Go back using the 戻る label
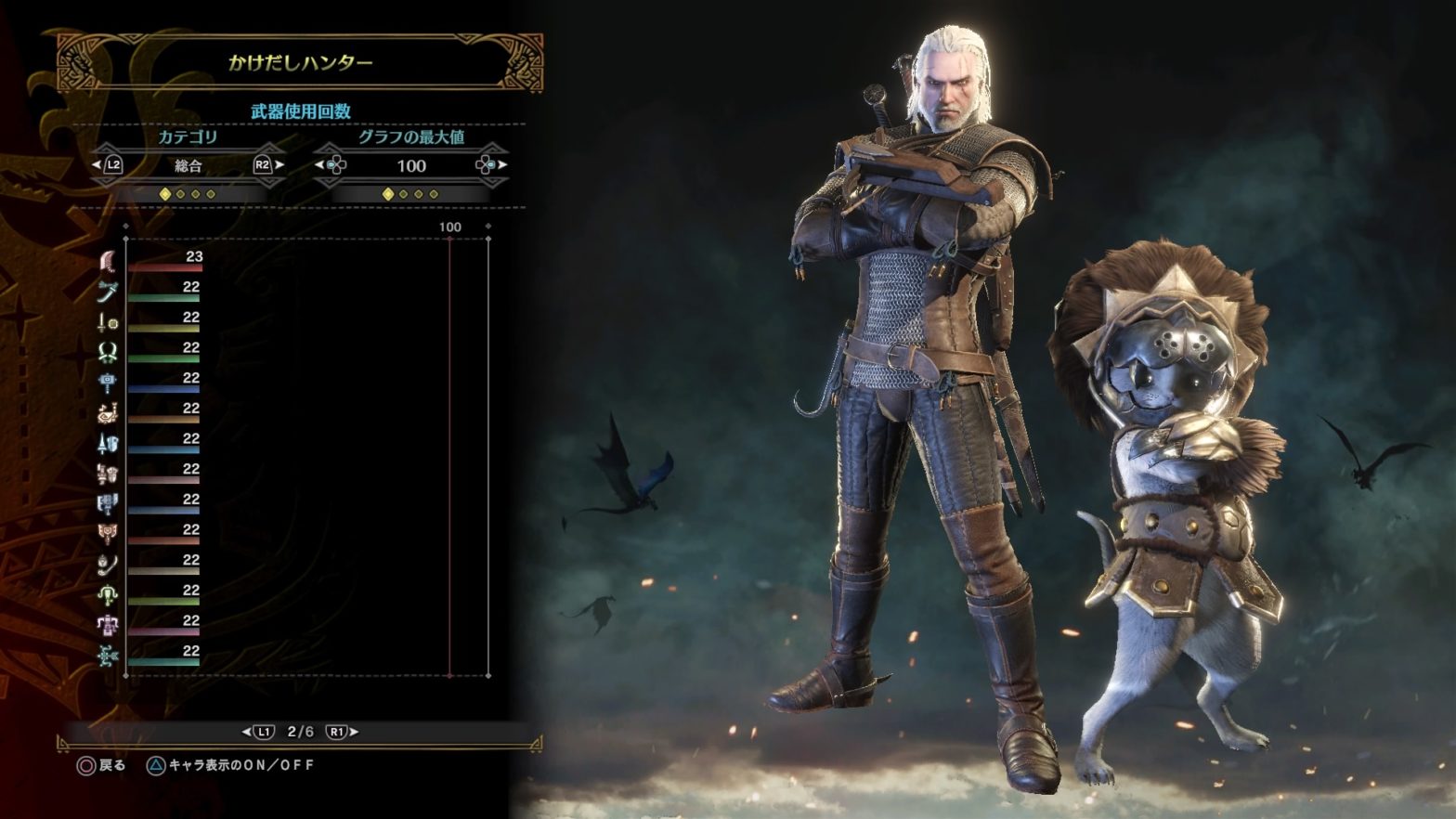Screen dimensions: 1456x819 tap(112, 765)
